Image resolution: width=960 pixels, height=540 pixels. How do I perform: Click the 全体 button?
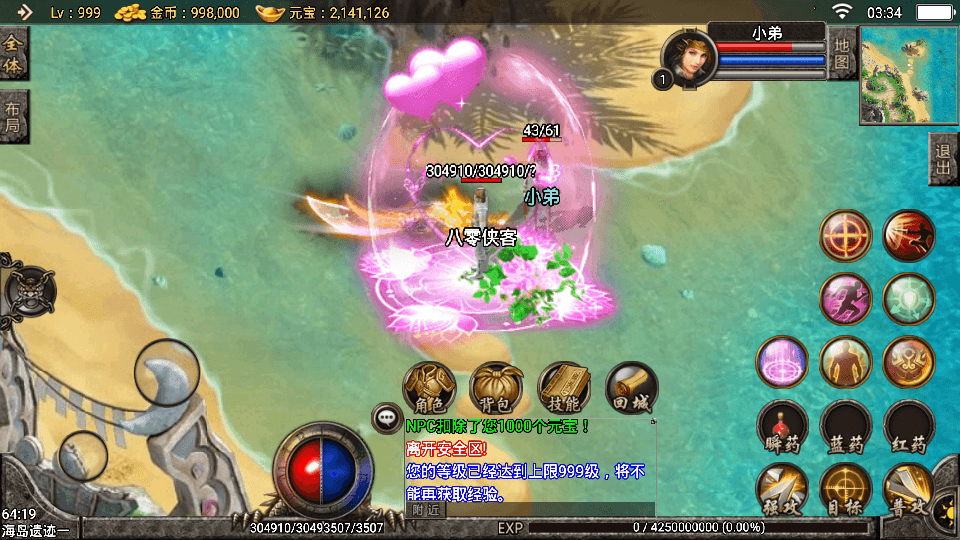13,55
